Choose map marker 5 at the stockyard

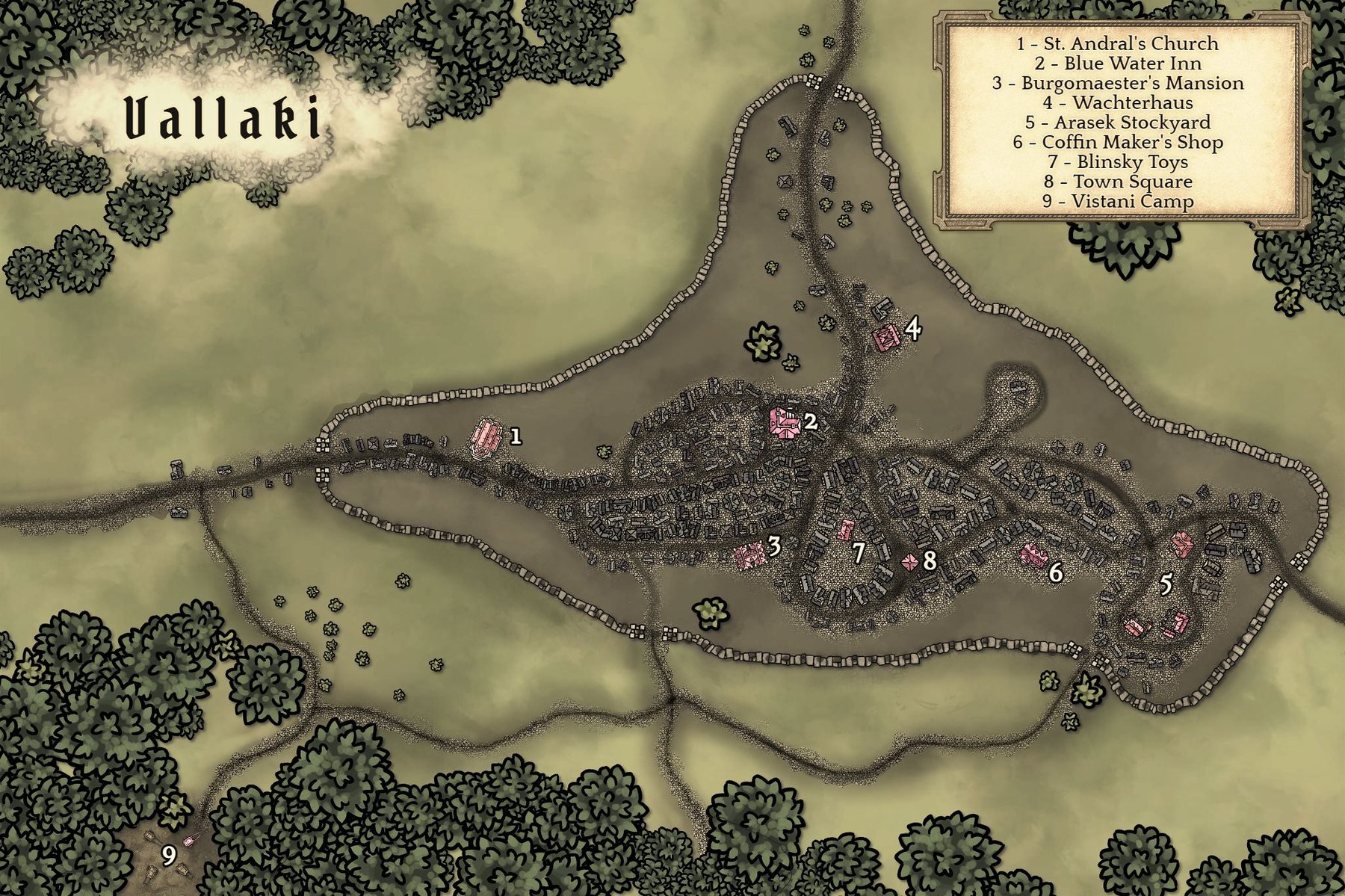point(1166,585)
